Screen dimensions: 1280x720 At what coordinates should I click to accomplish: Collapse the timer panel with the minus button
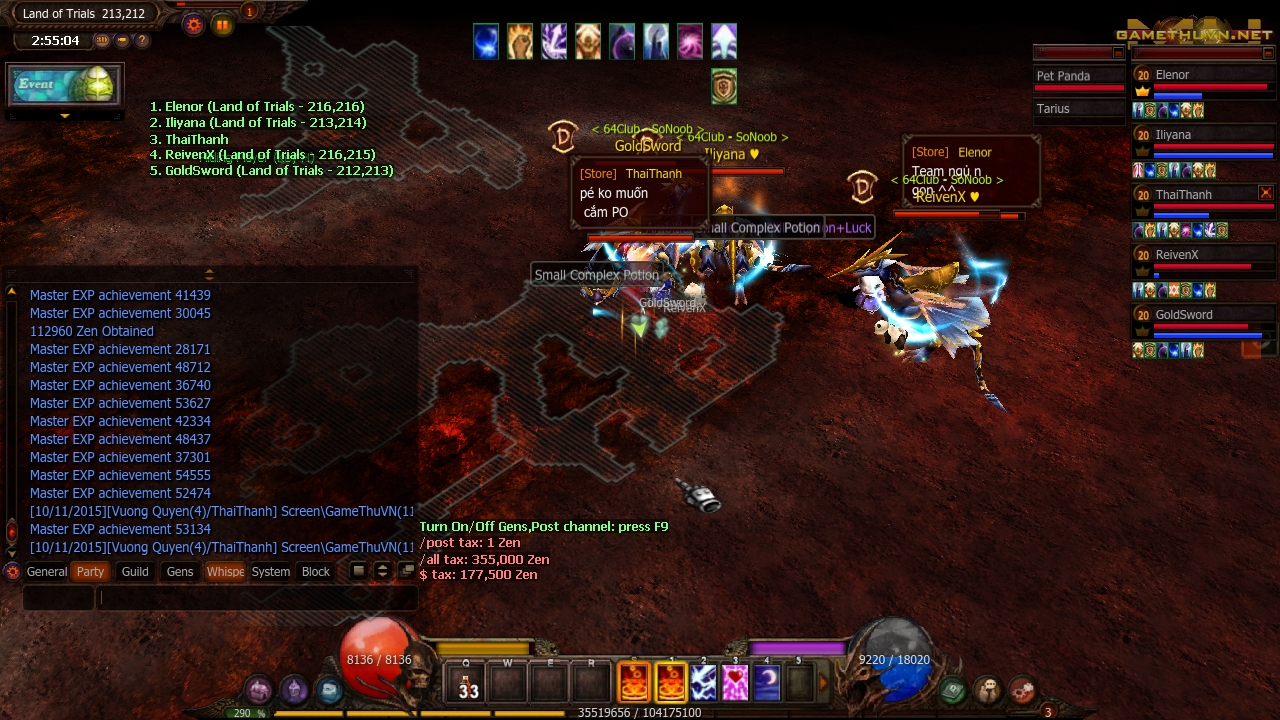122,41
